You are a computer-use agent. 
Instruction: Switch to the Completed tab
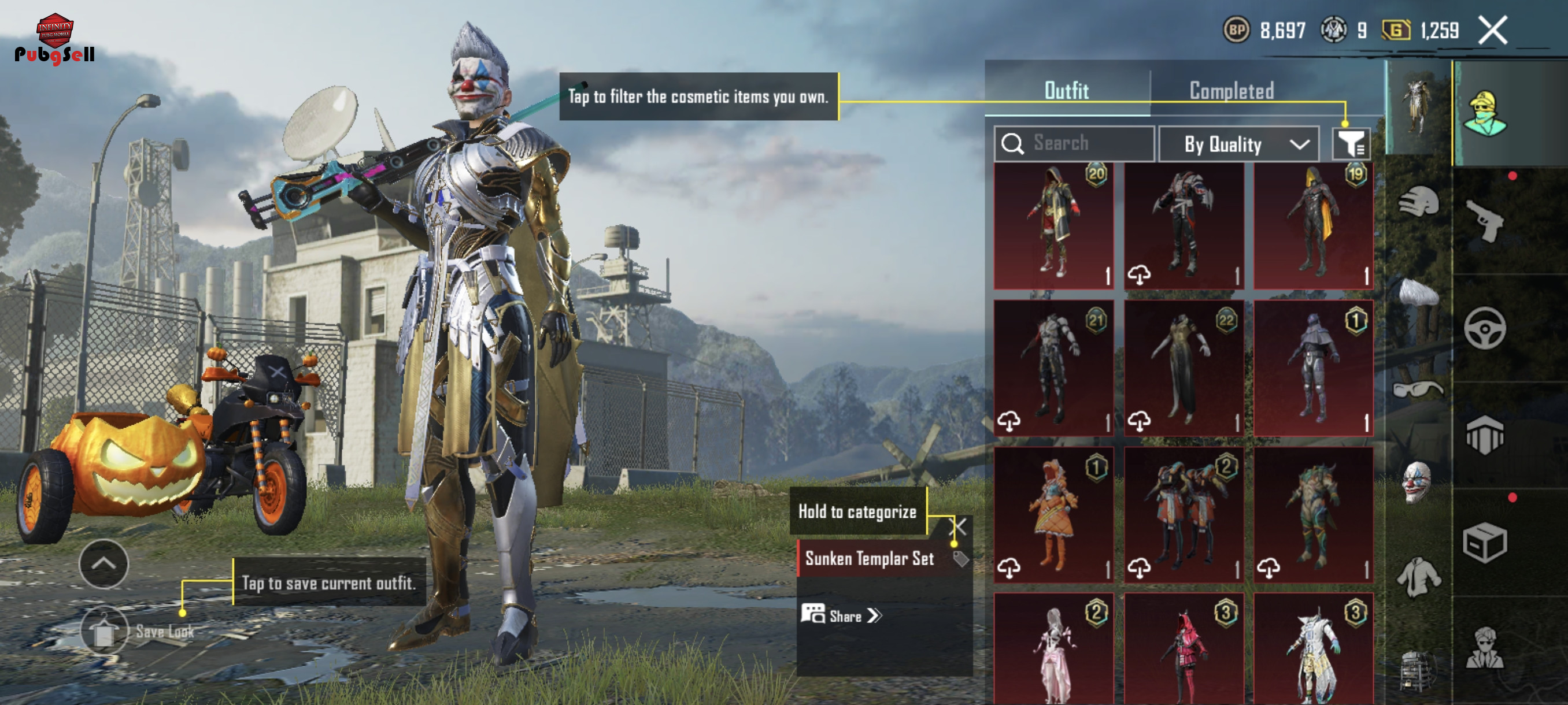(1232, 91)
